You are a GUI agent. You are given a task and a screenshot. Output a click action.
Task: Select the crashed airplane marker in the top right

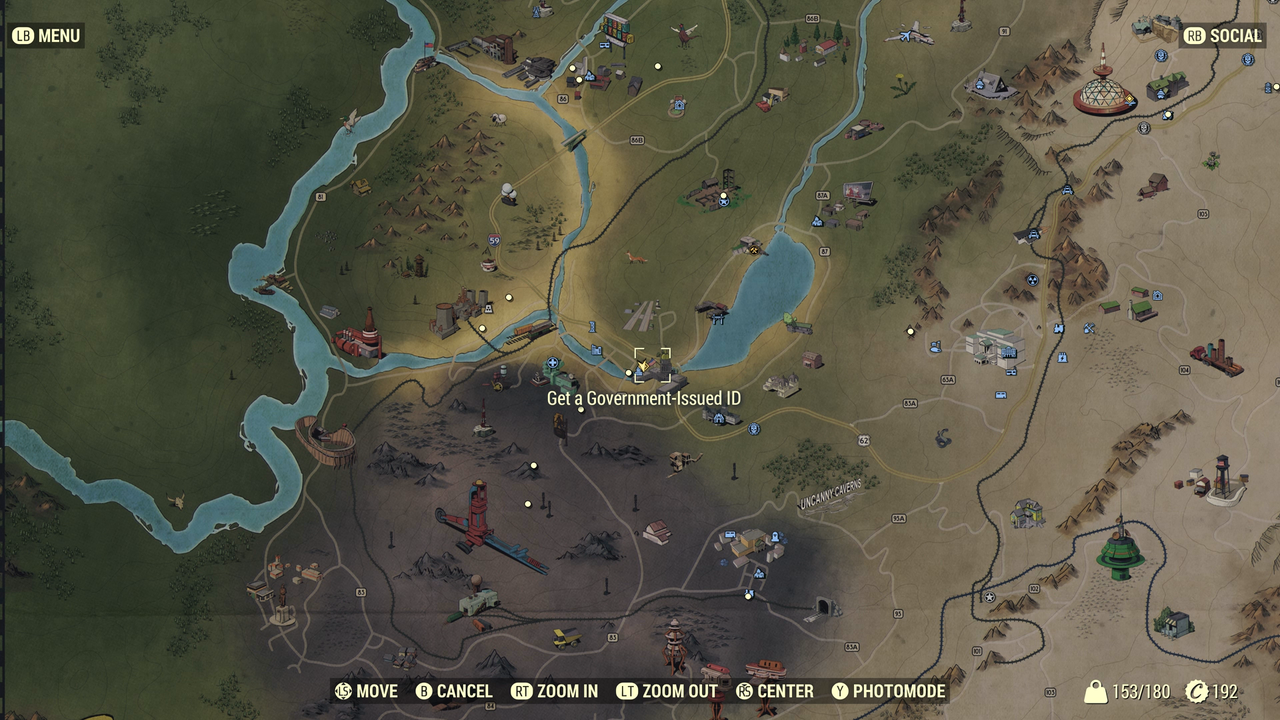(905, 37)
